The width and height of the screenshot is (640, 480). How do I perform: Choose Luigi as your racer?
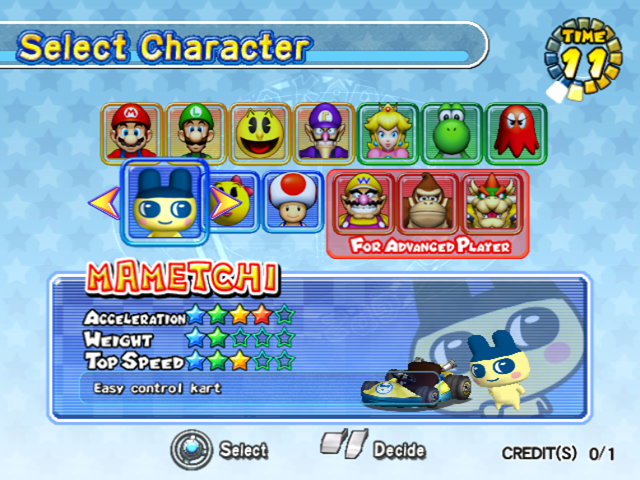point(196,134)
